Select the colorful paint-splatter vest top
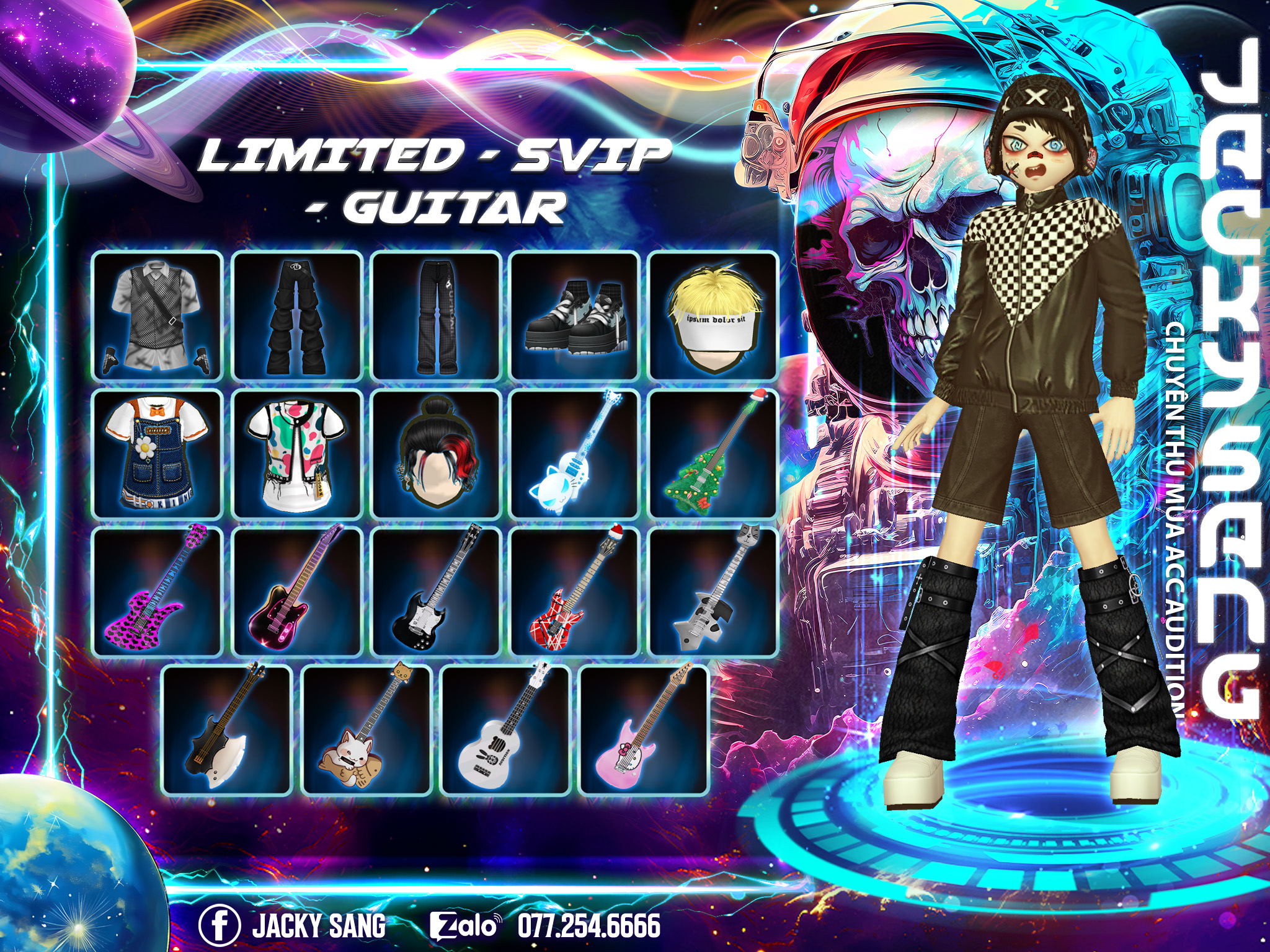This screenshot has height=952, width=1270. click(297, 454)
